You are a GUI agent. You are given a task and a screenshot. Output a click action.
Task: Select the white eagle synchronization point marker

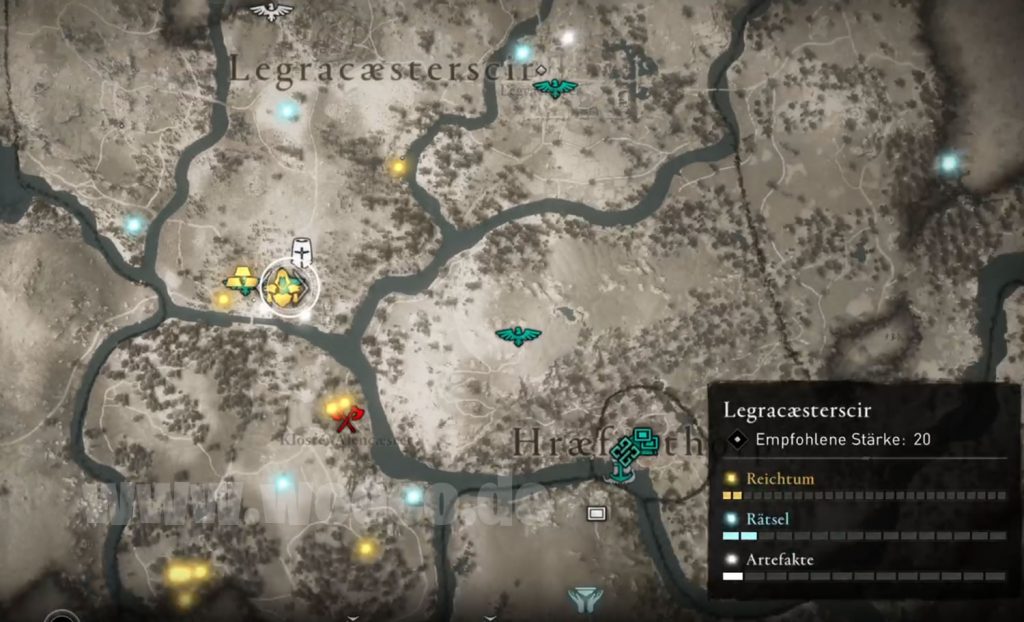coord(271,11)
